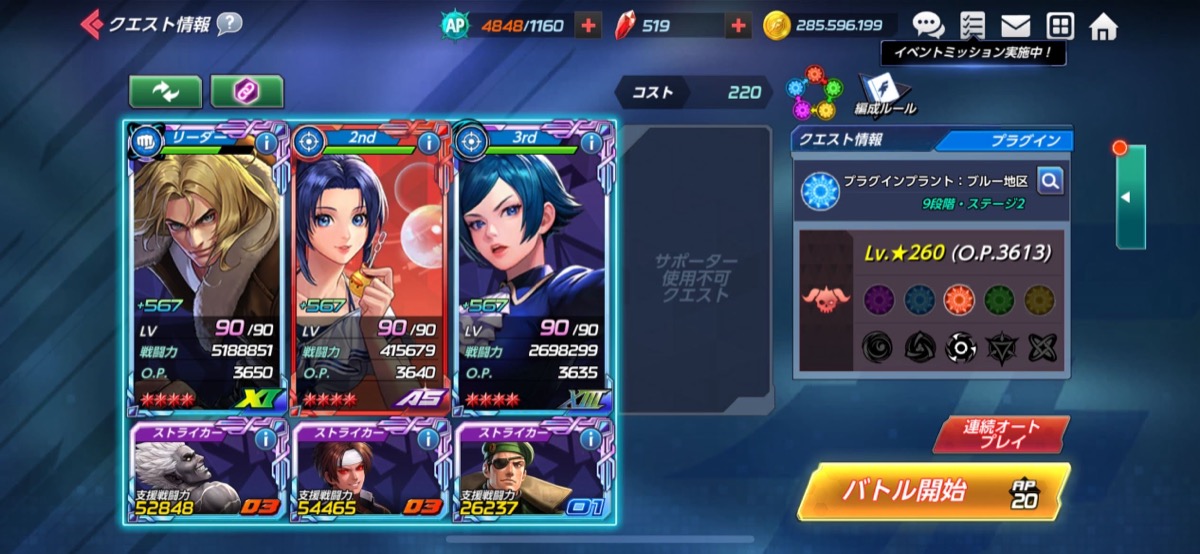
Task: Swap team with the green arrows button
Action: coord(165,91)
